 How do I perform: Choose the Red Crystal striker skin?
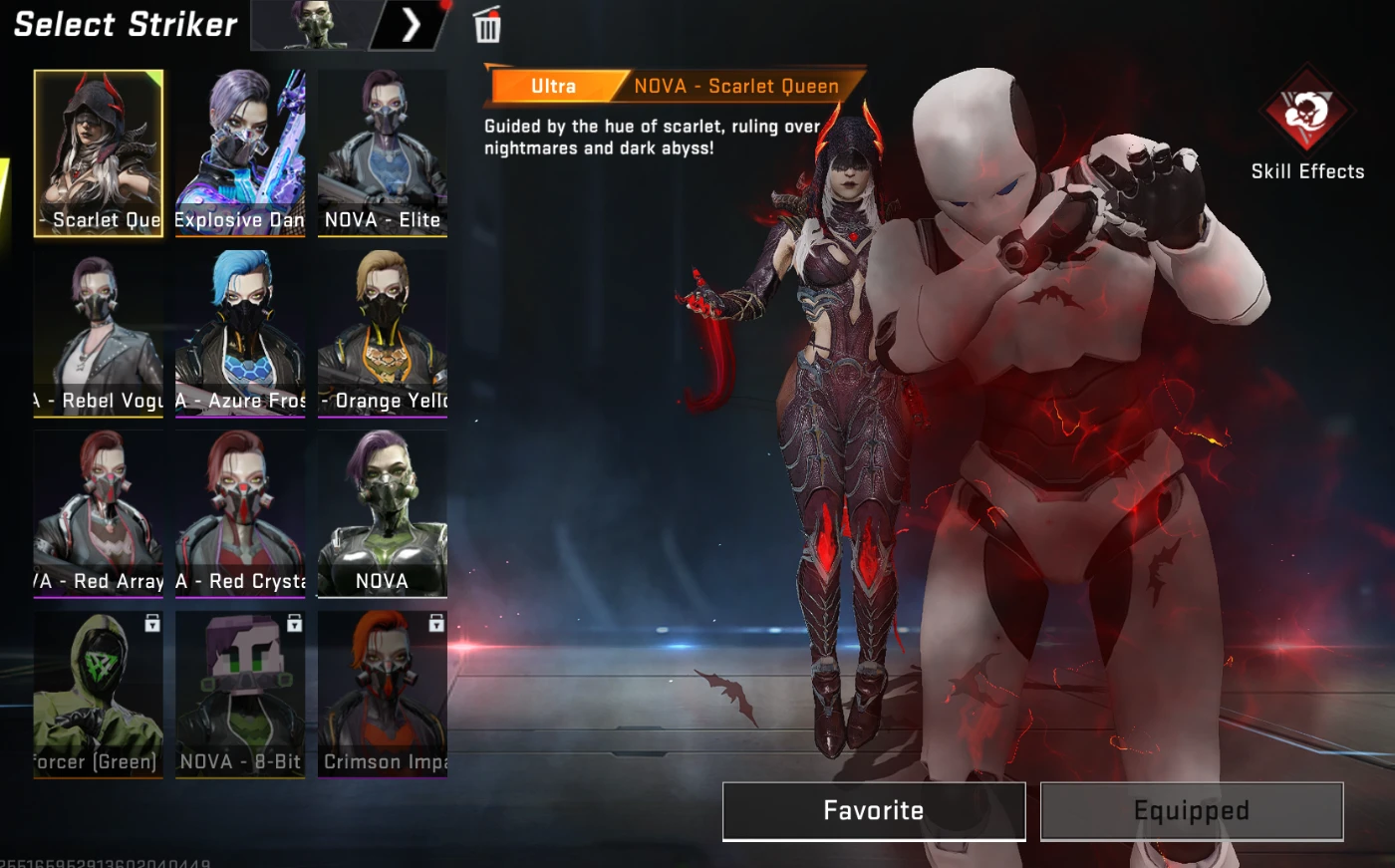[x=240, y=513]
